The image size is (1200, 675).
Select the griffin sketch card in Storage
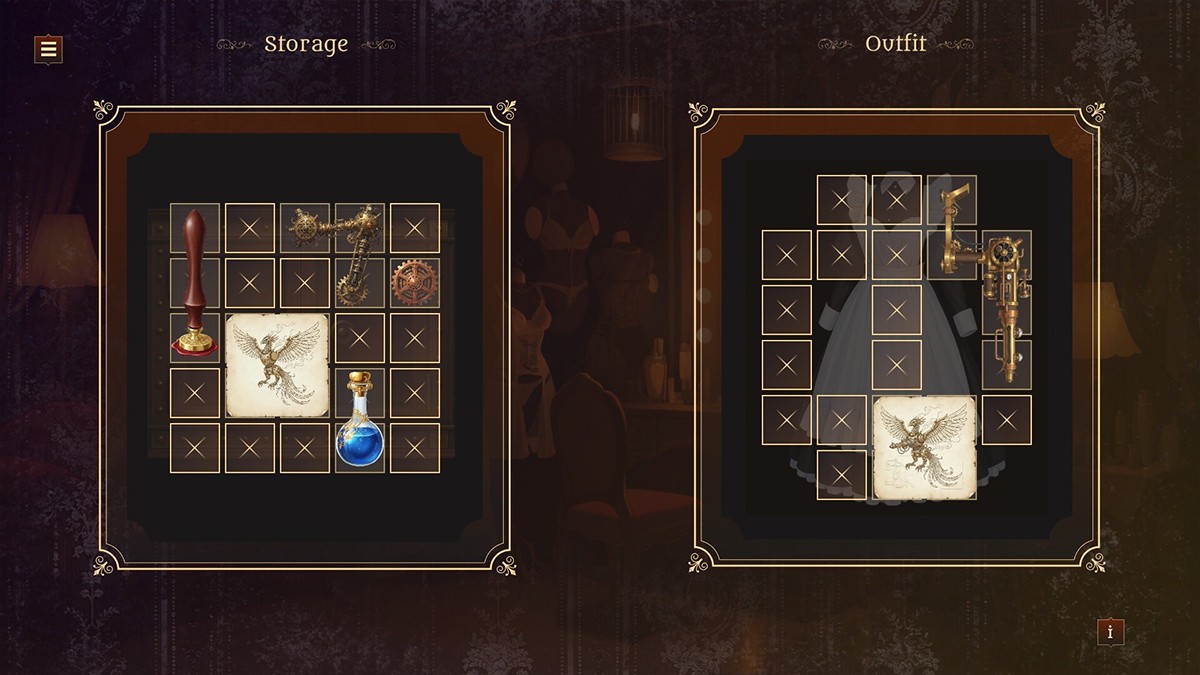coord(278,365)
